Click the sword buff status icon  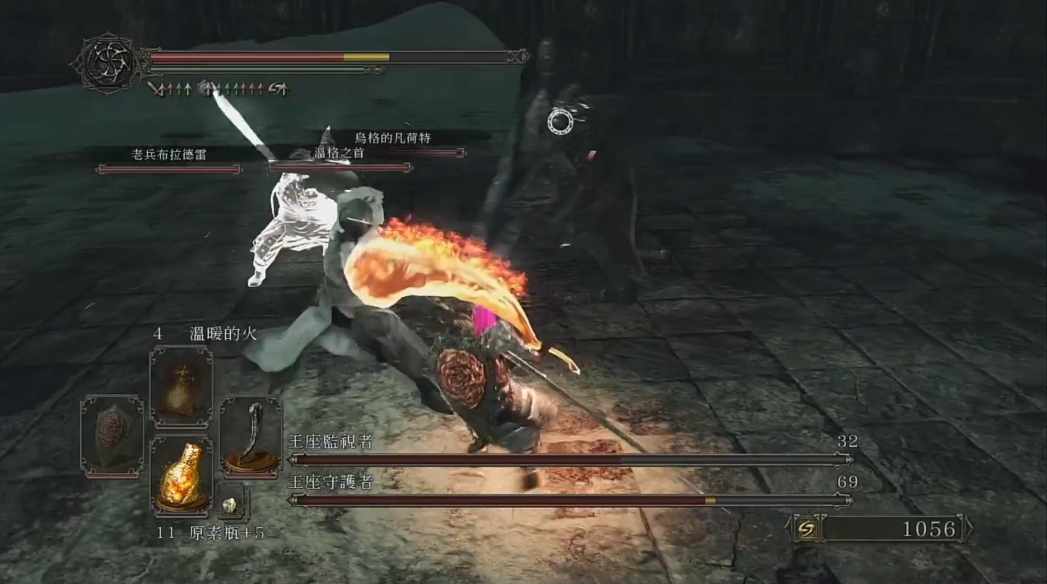[156, 89]
